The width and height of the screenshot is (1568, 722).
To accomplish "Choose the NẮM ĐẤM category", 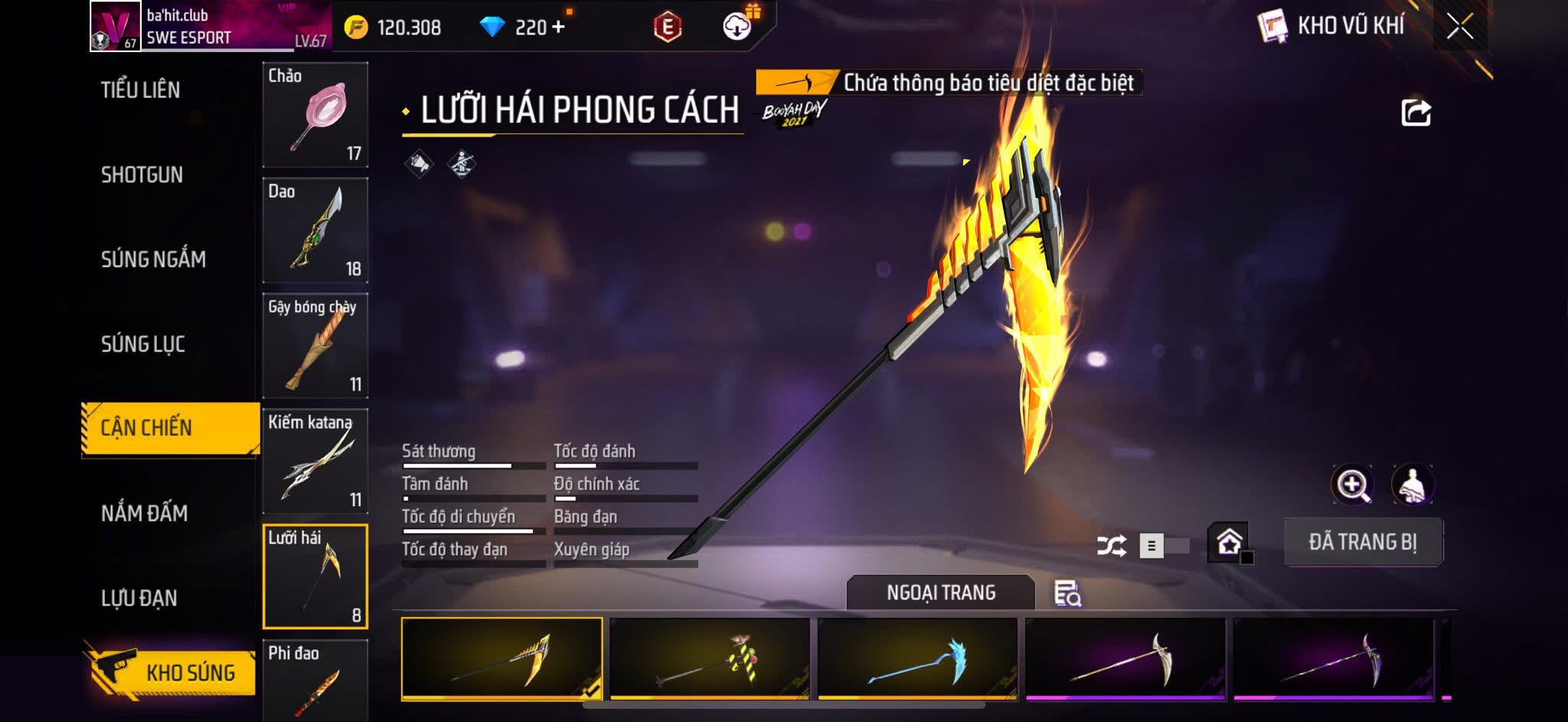I will [144, 512].
